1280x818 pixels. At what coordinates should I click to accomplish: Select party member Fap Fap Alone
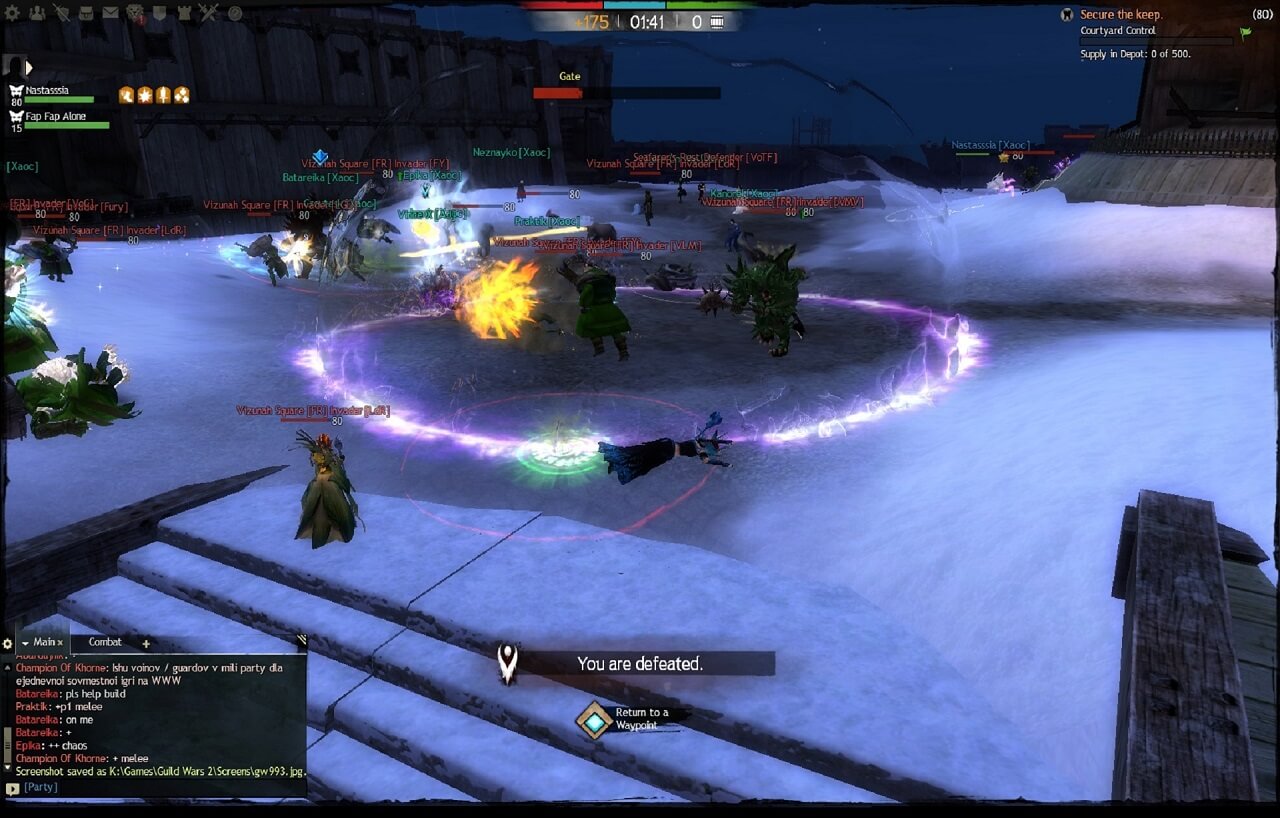click(55, 117)
